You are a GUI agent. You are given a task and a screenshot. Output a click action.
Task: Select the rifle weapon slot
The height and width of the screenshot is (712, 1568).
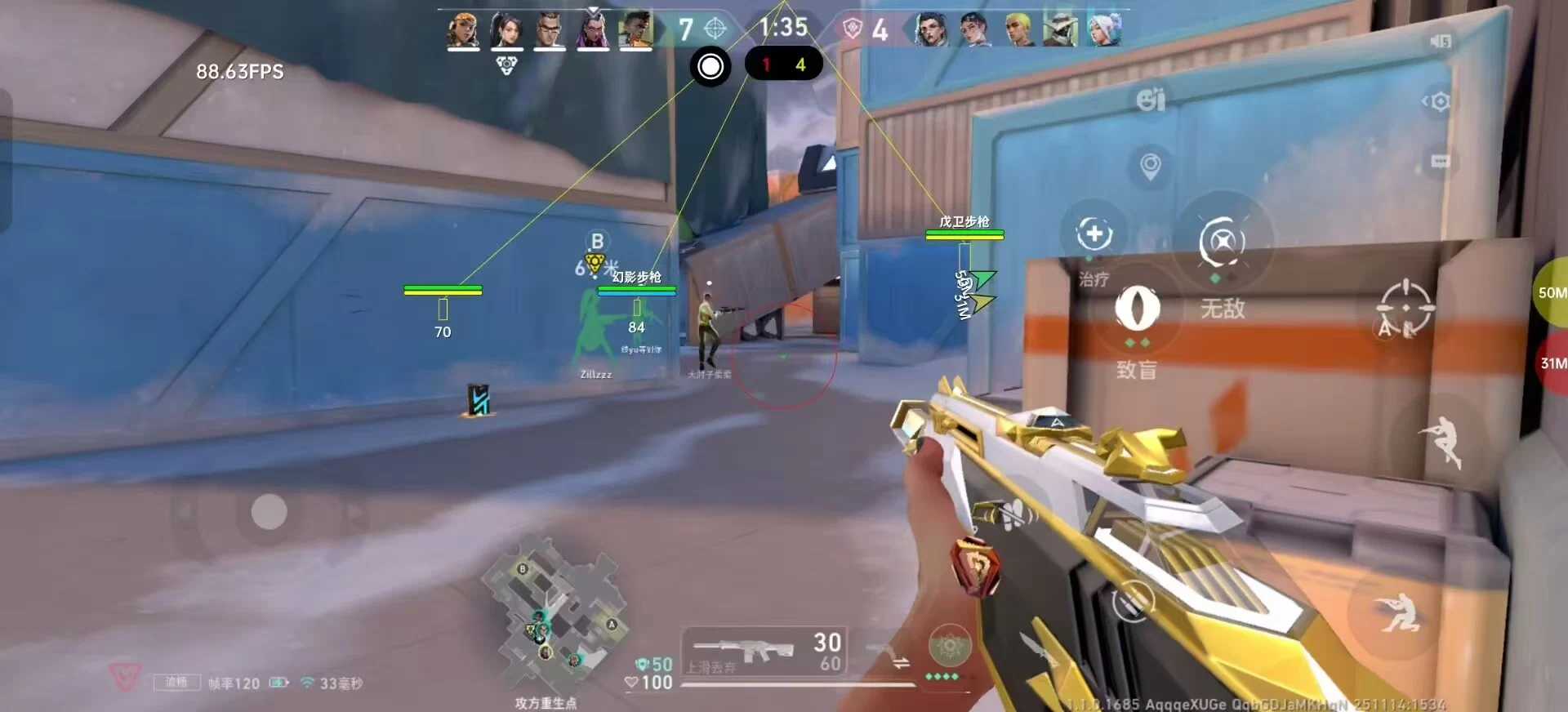coord(764,651)
